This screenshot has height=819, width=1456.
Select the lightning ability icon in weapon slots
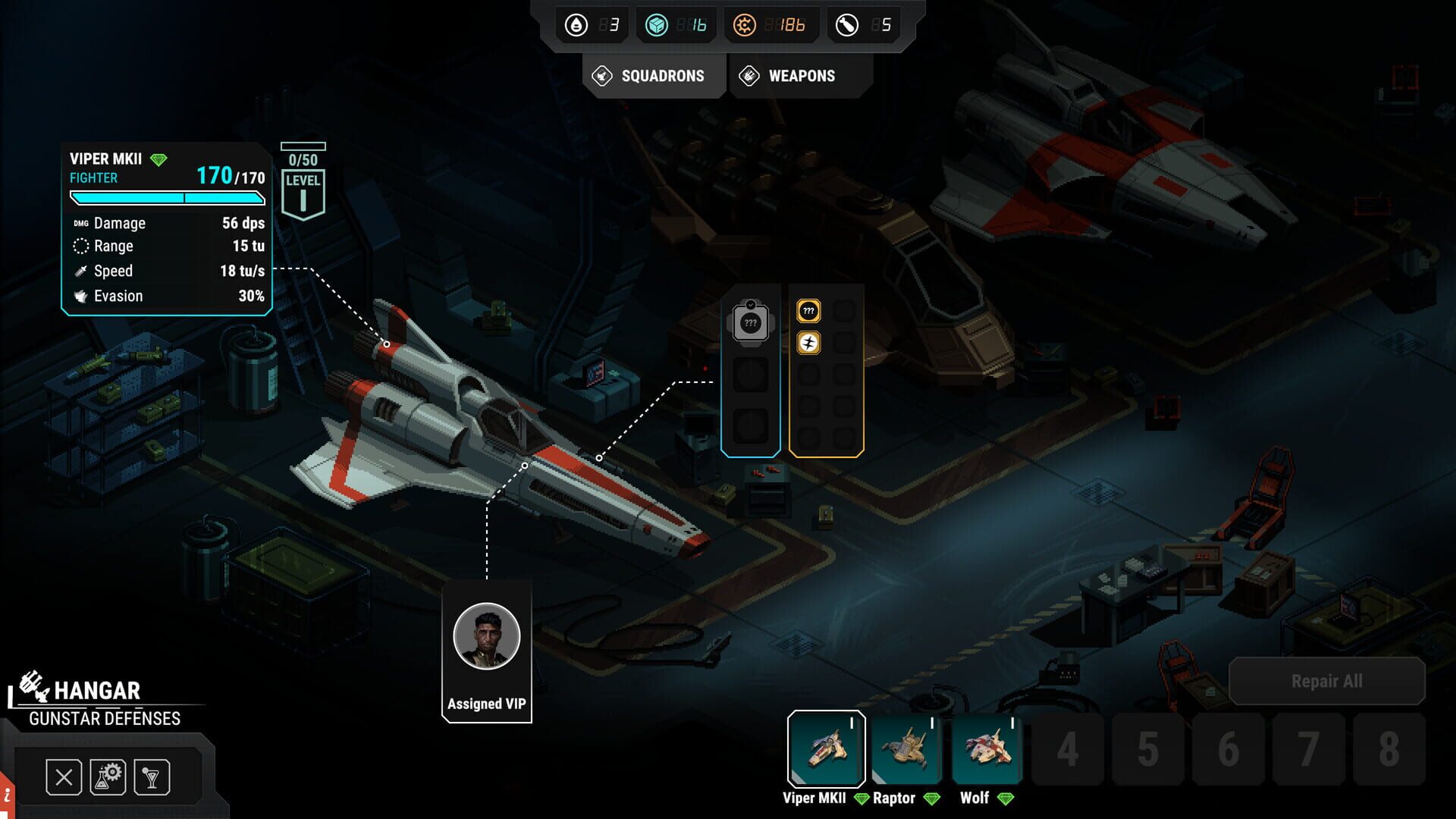point(808,342)
